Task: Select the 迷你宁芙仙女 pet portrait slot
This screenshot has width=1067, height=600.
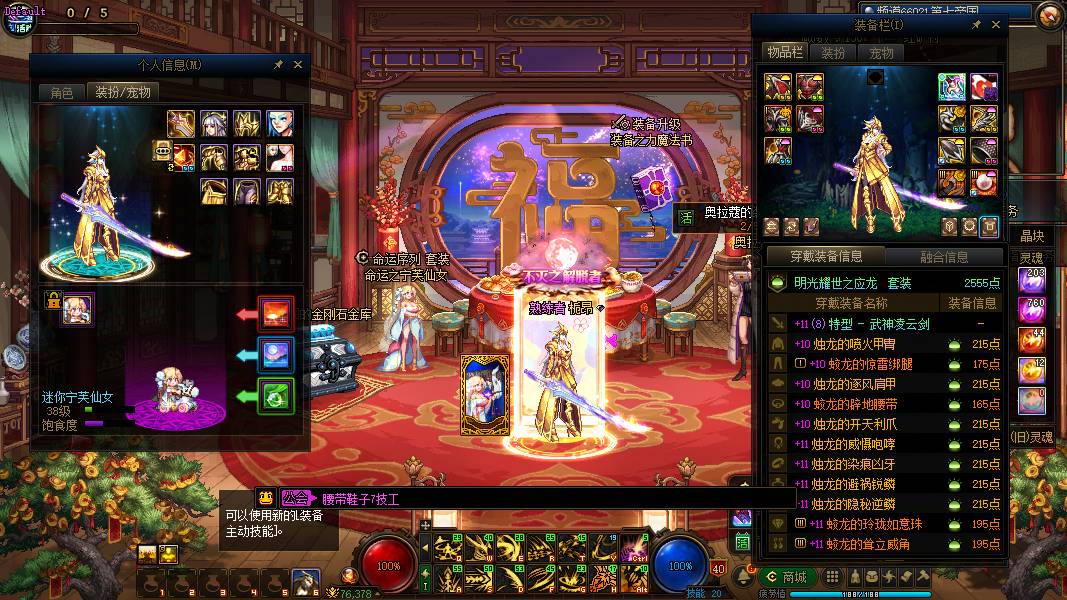Action: pos(78,310)
